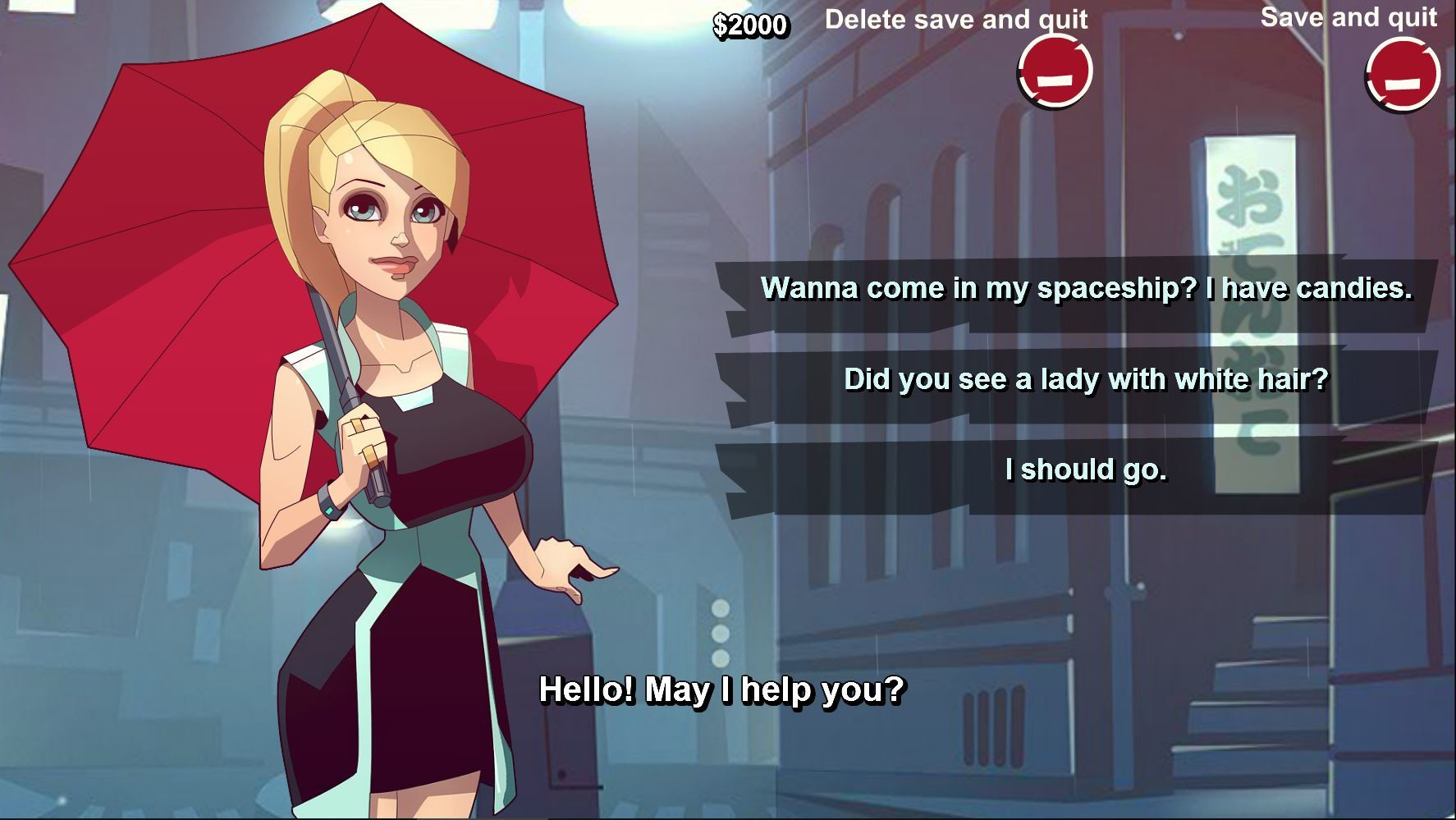
Task: Activate the Save and quit button
Action: (x=1402, y=75)
